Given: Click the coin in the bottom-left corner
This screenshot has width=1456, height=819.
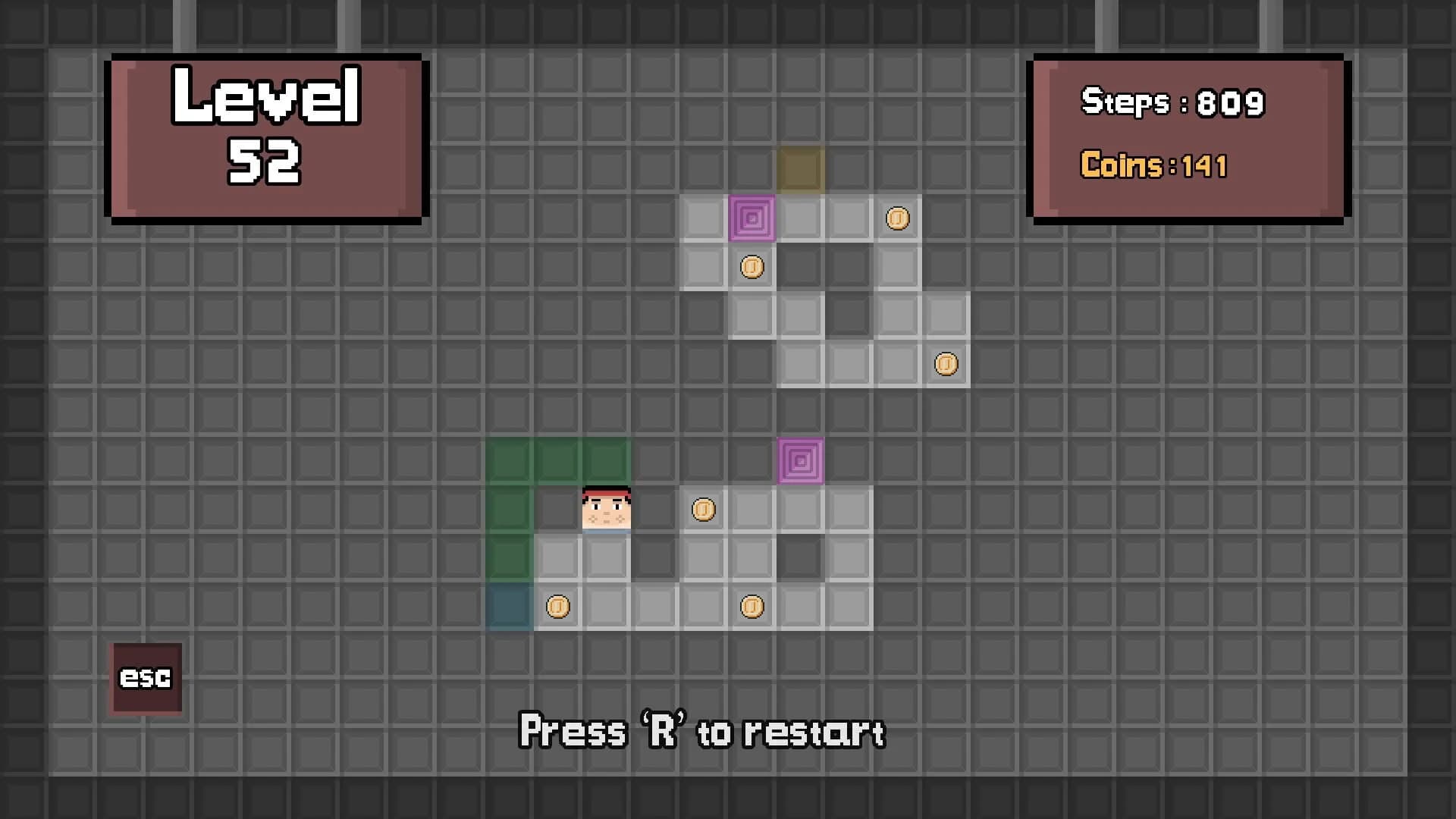Looking at the screenshot, I should point(557,606).
